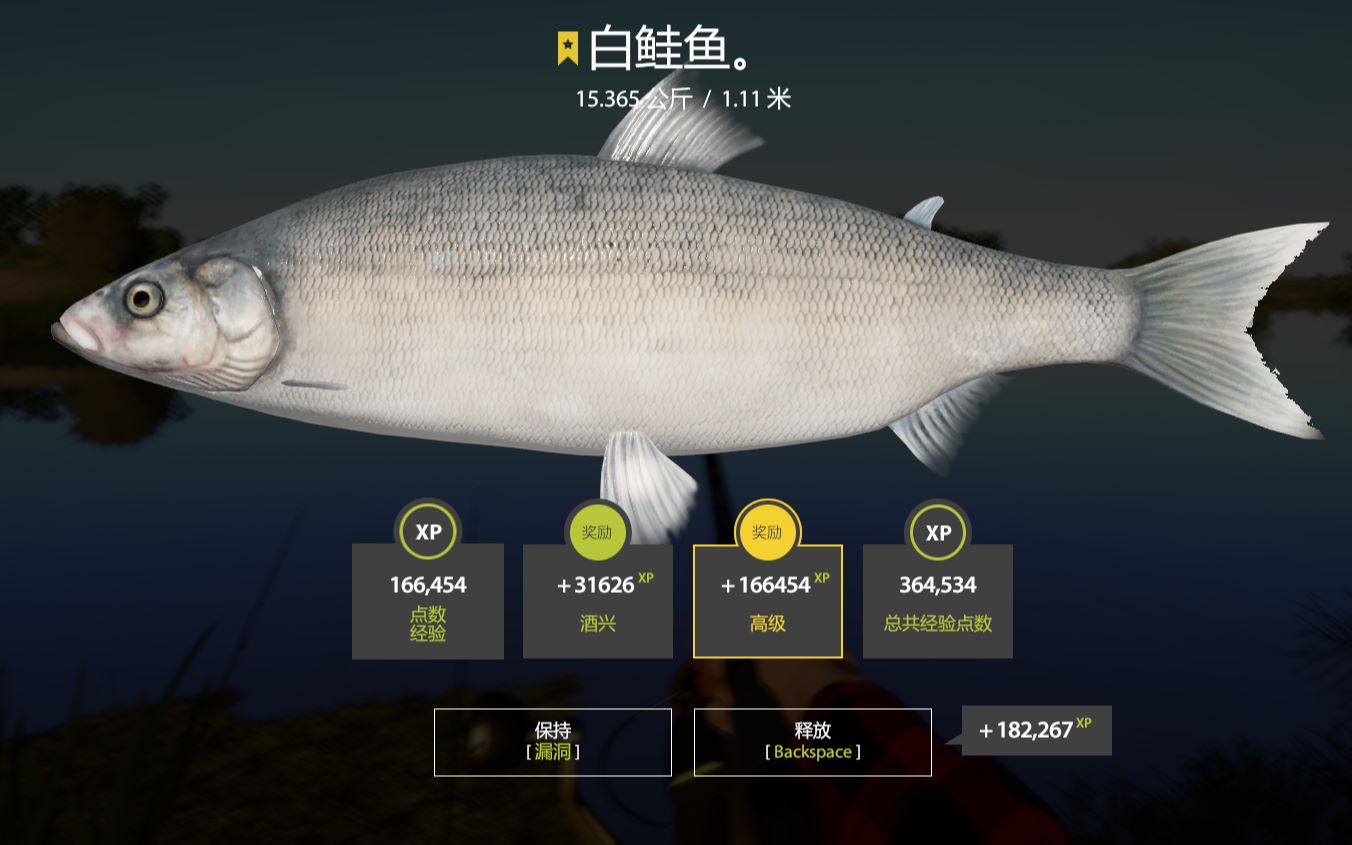Screen dimensions: 1352x845
Task: Click the yellow 奖励 circle above 高级
Action: pos(767,532)
